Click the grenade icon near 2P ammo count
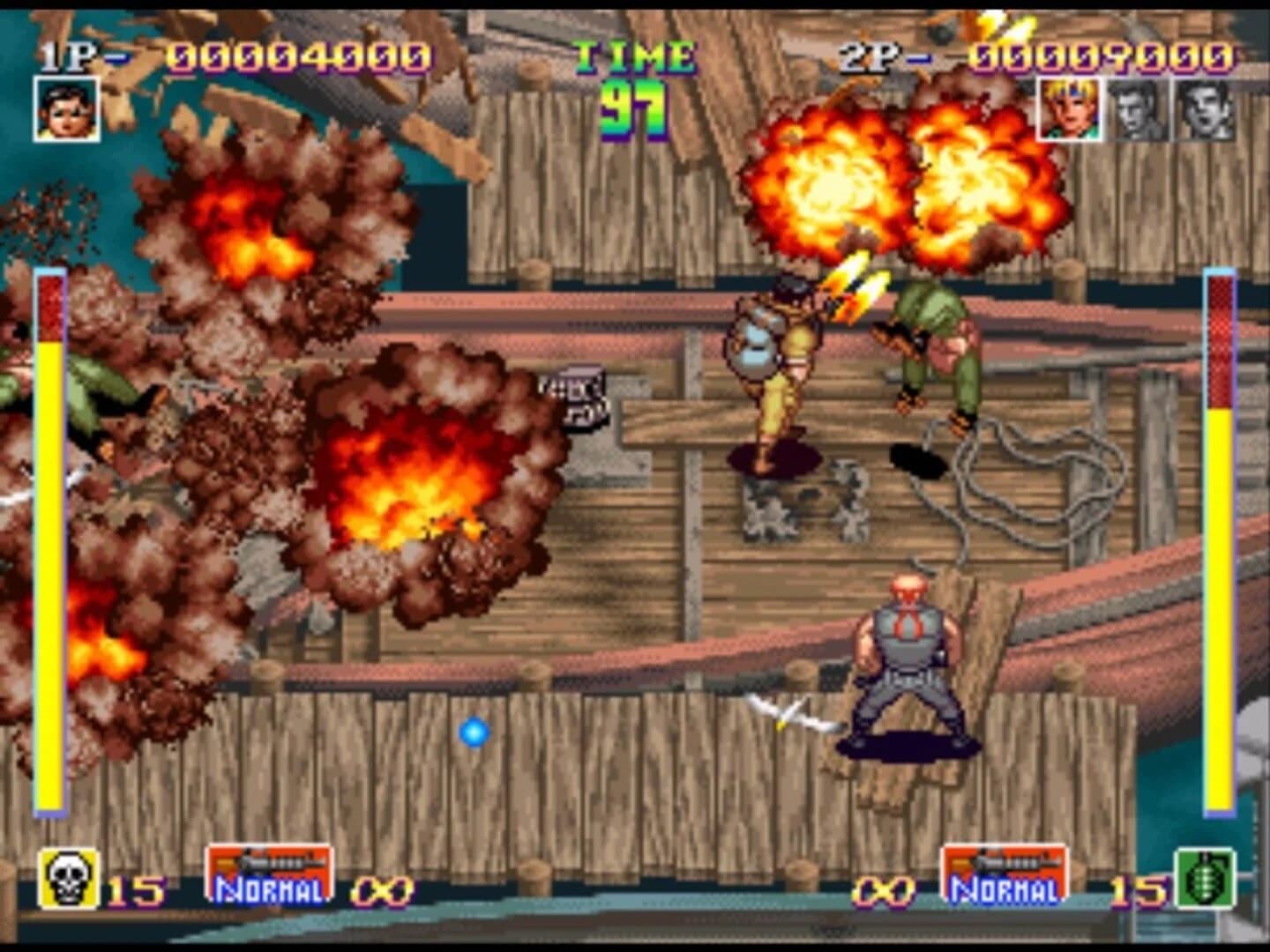The height and width of the screenshot is (952, 1270). (x=1203, y=879)
